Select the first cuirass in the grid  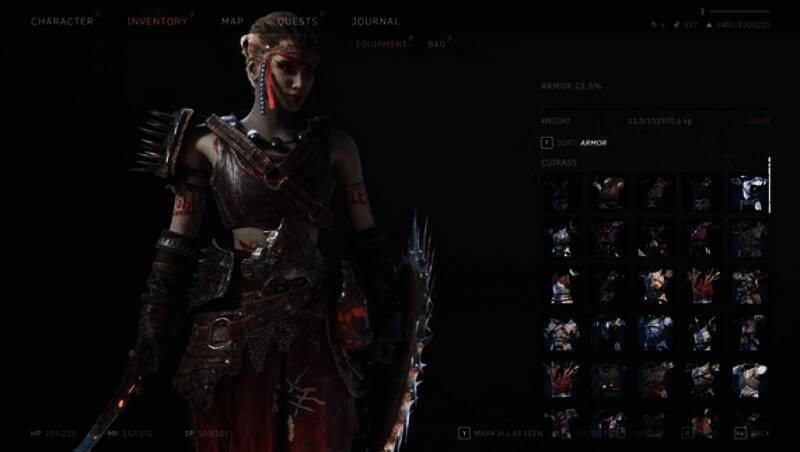[560, 192]
